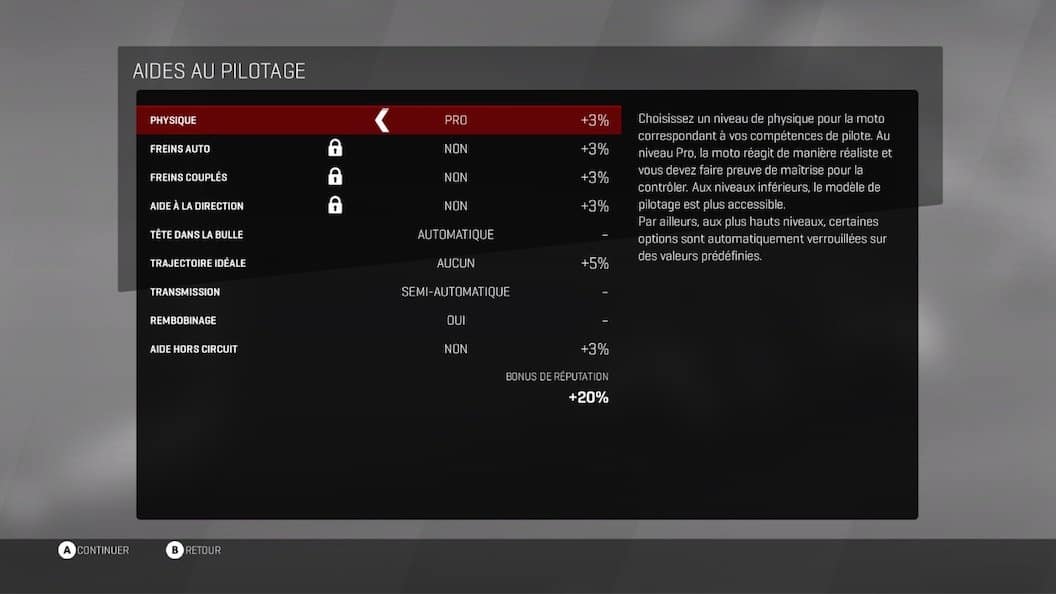
Task: Click the left arrow on Physique
Action: point(381,121)
